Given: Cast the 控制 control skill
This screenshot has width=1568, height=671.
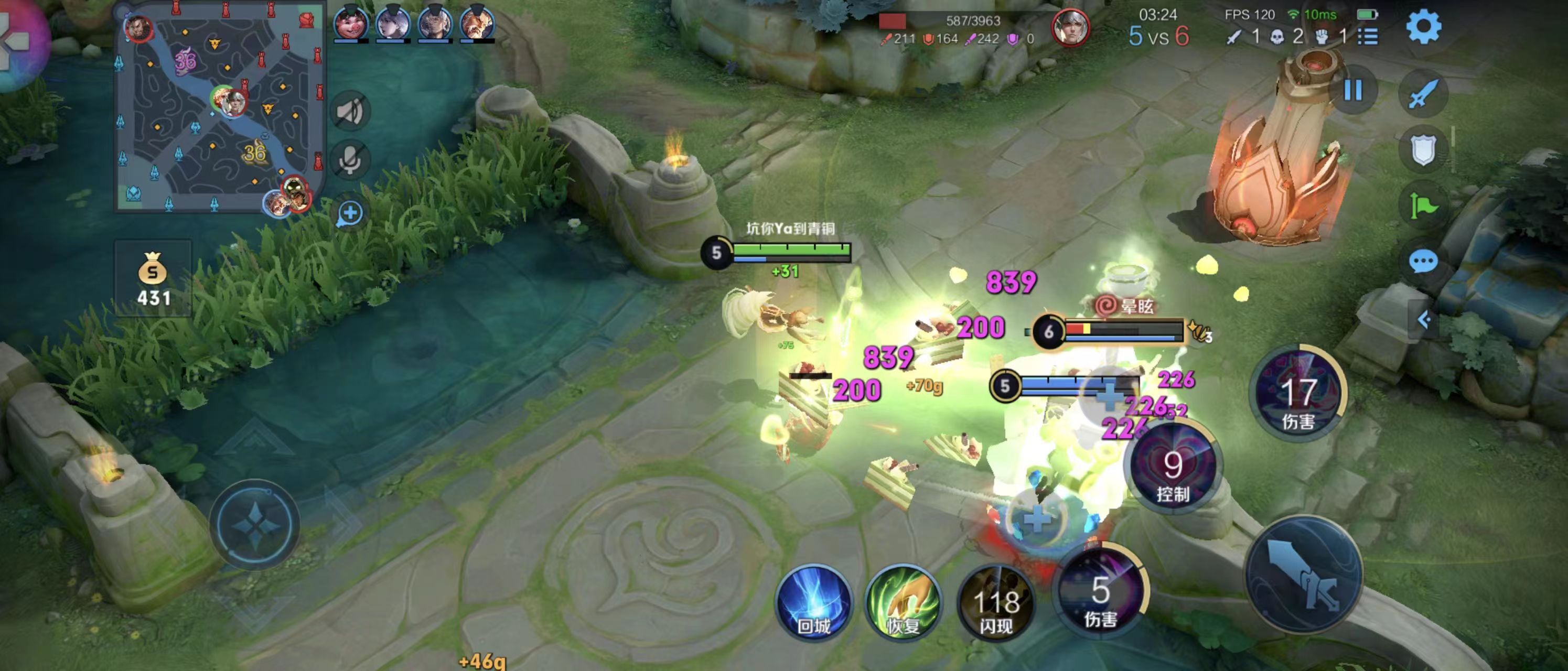Looking at the screenshot, I should click(x=1173, y=469).
